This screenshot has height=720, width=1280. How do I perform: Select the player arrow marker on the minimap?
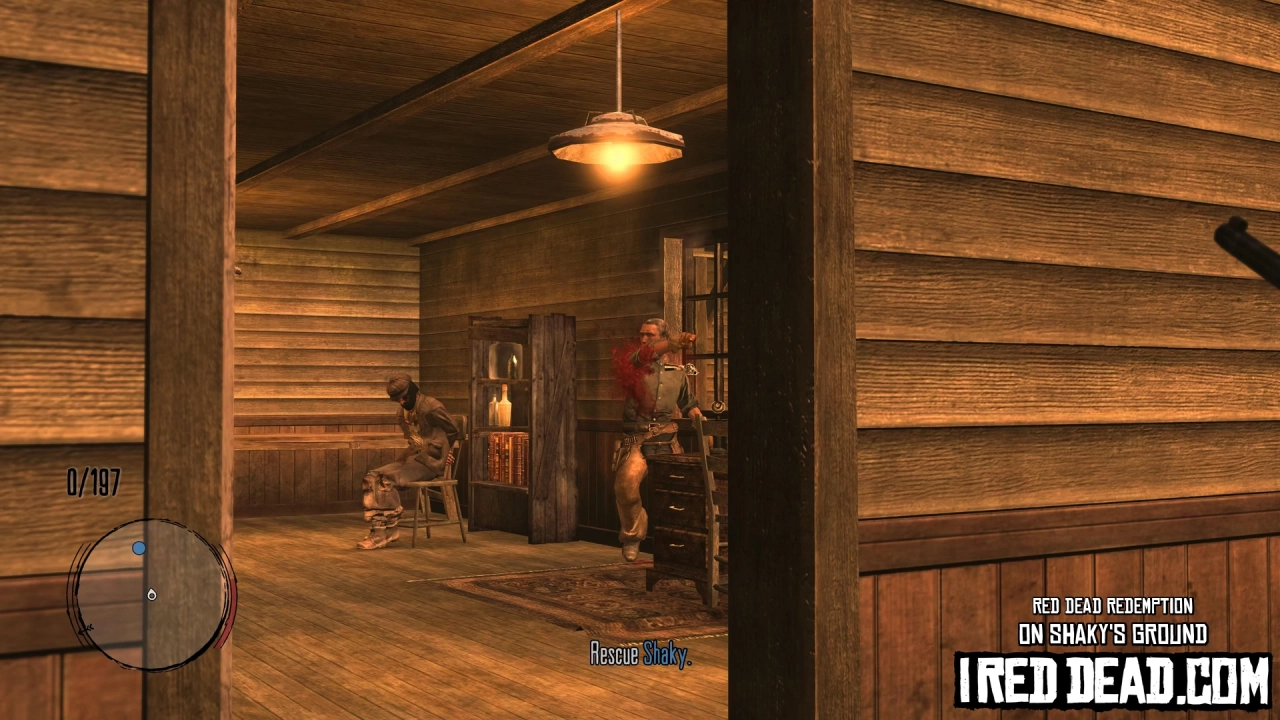click(152, 594)
